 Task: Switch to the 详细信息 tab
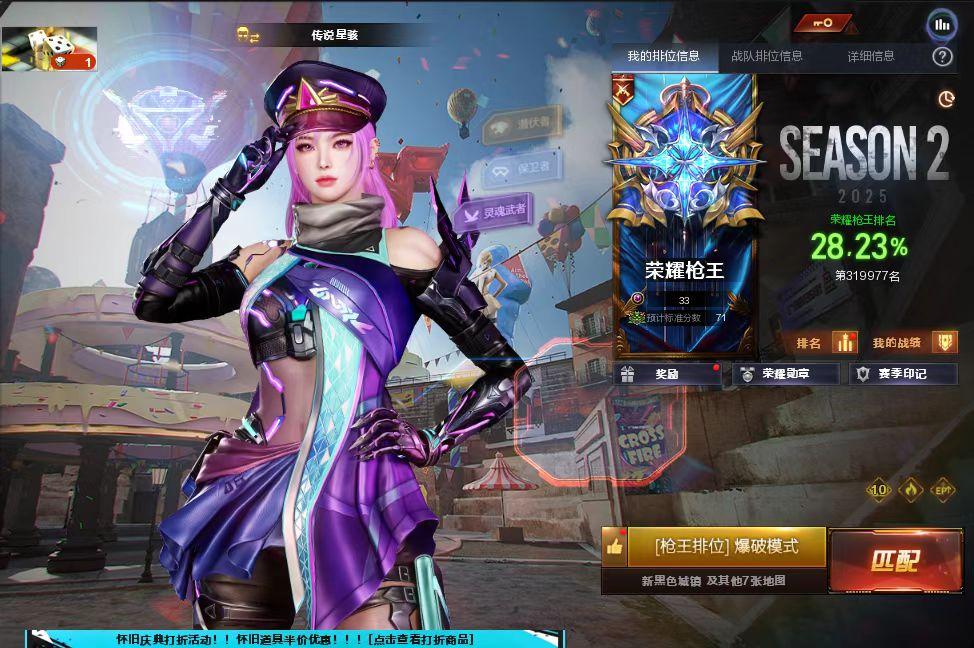point(871,56)
